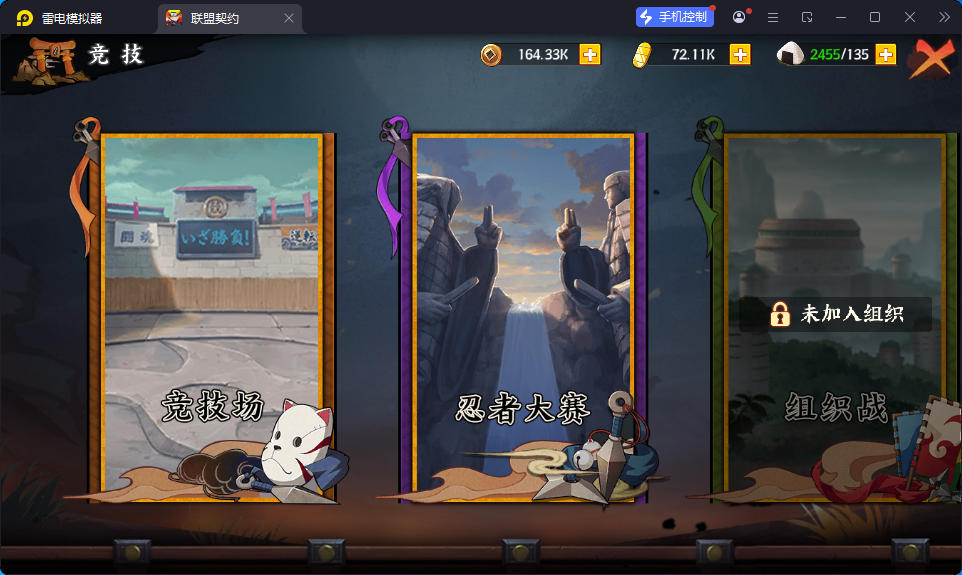Add more gold ingots with plus button

tap(740, 55)
